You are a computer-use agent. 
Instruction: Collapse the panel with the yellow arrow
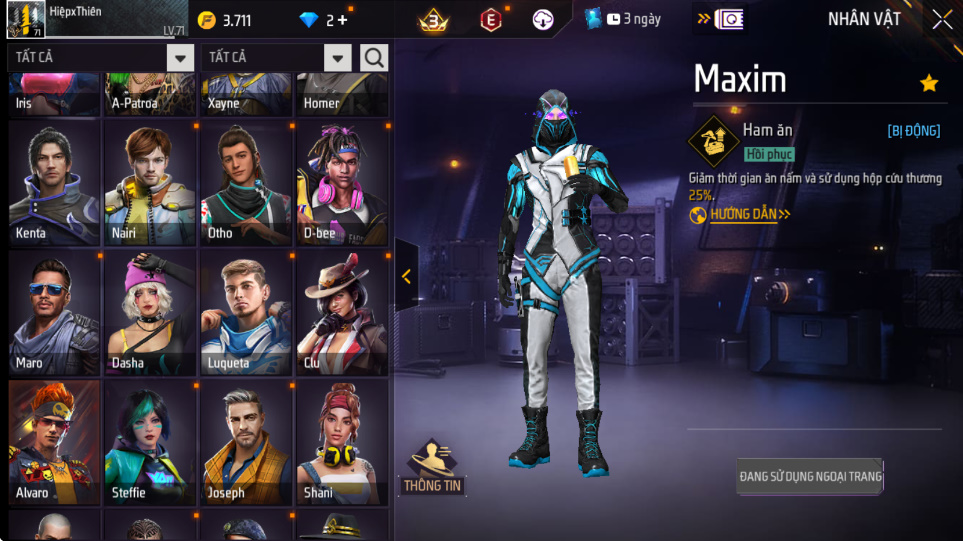[x=406, y=277]
